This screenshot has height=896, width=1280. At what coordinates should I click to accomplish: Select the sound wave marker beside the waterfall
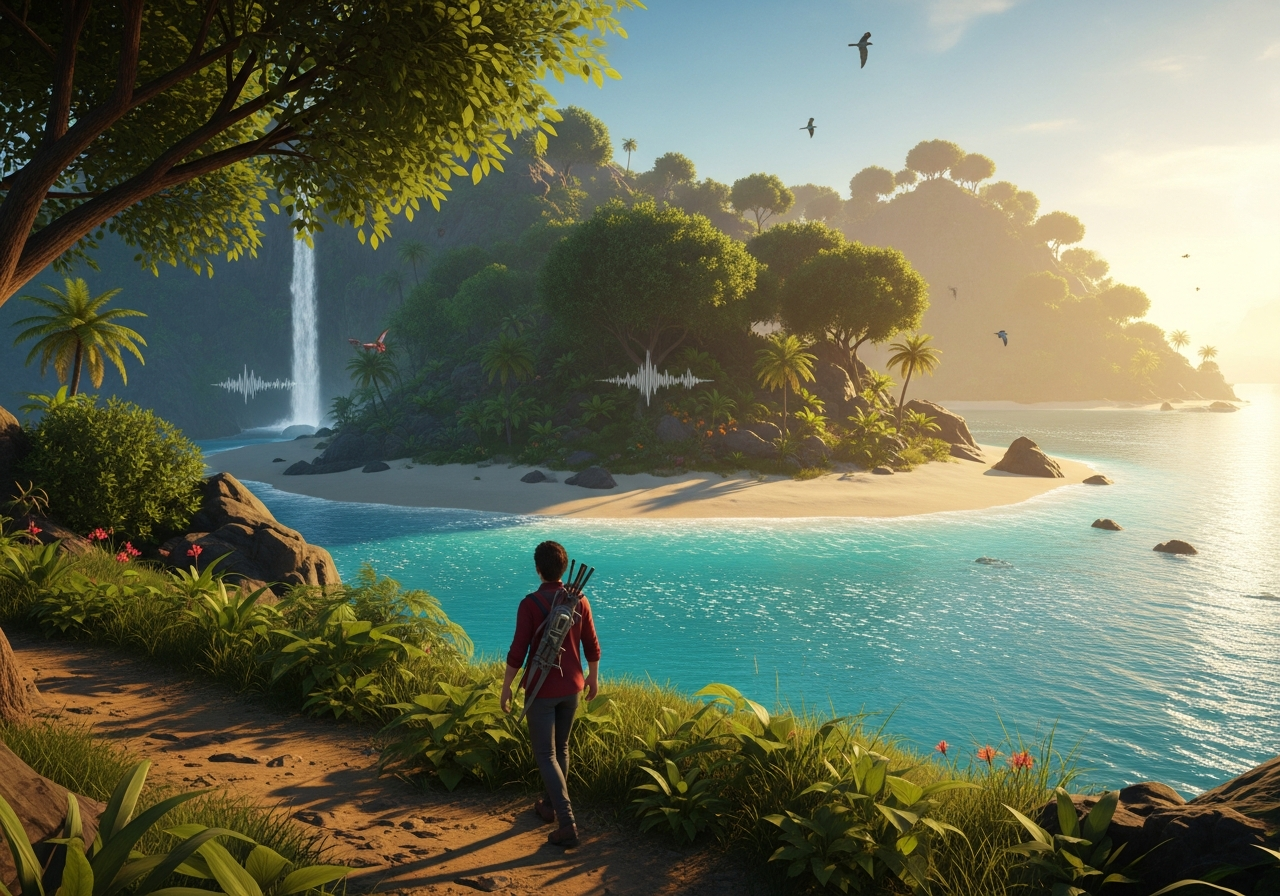pos(253,384)
